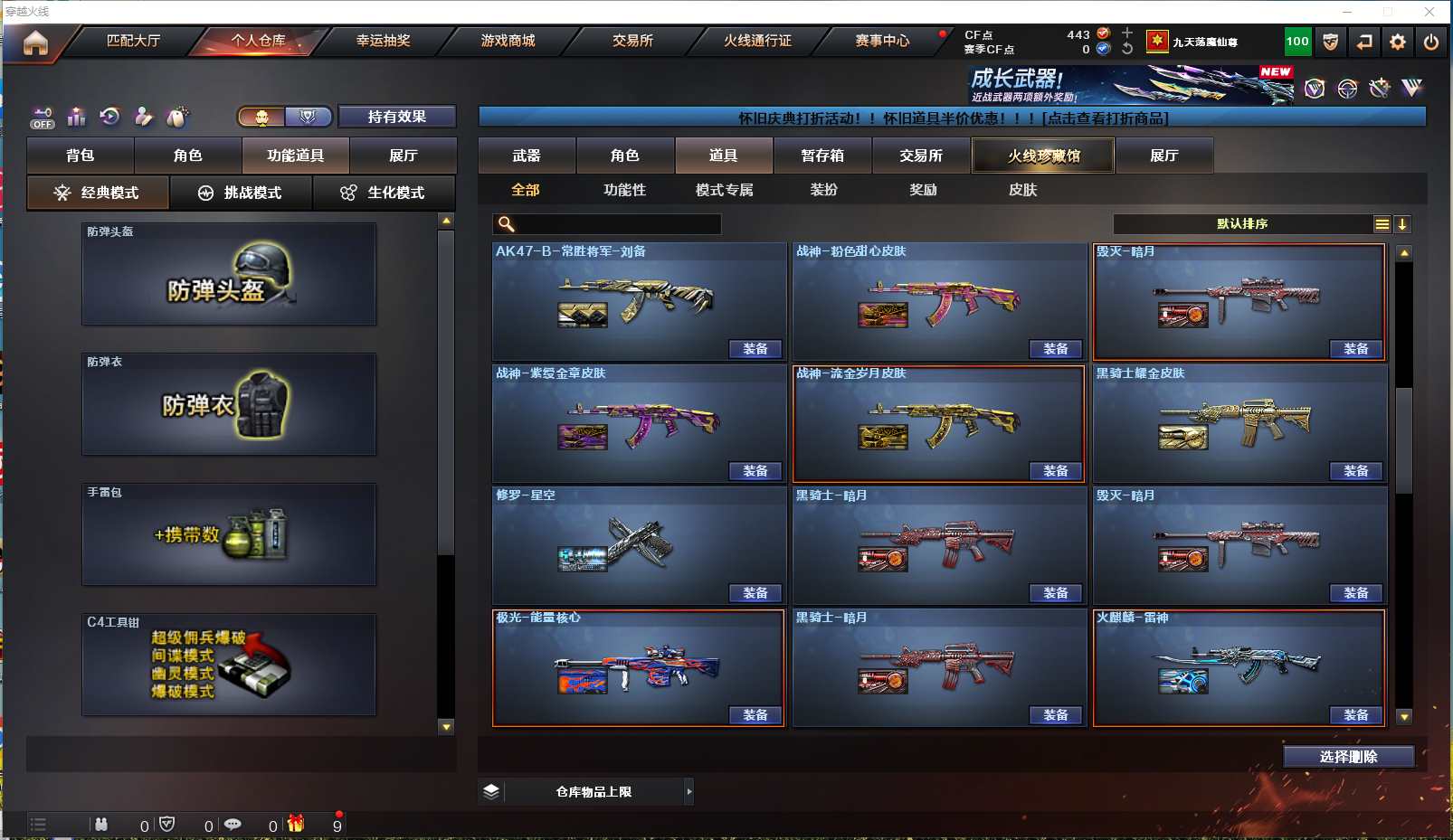The width and height of the screenshot is (1453, 840).
Task: Open the 游戏商城 game store
Action: [x=508, y=41]
